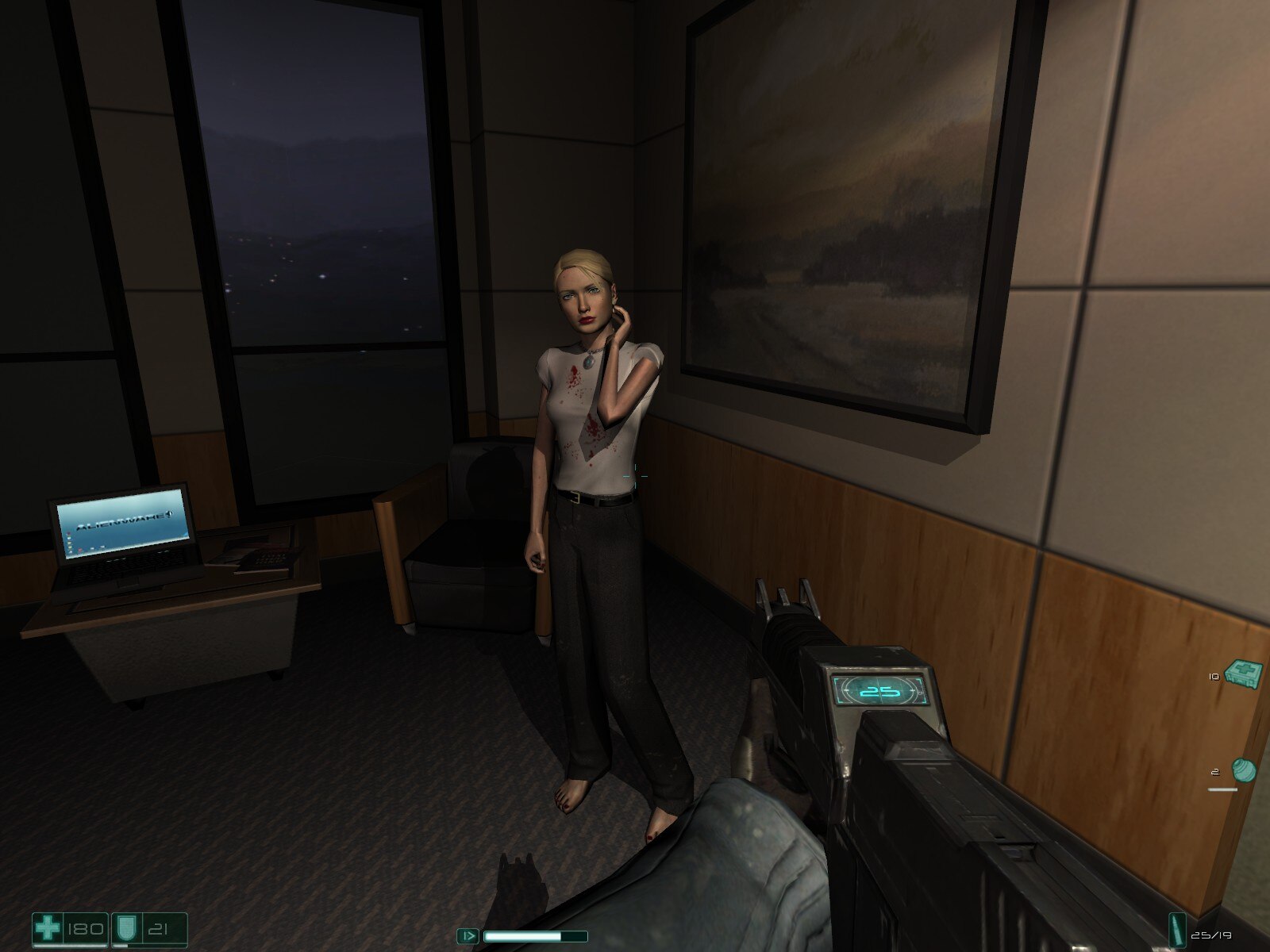Select the health value 180
The height and width of the screenshot is (952, 1270).
85,927
